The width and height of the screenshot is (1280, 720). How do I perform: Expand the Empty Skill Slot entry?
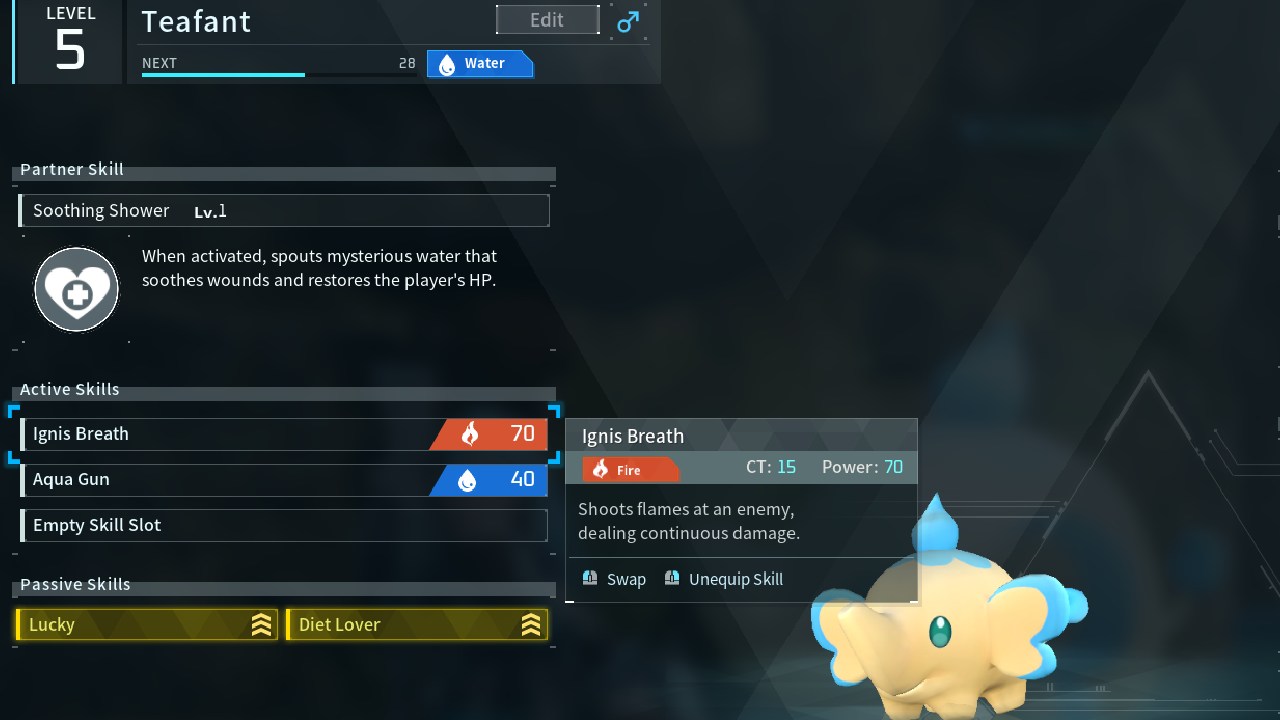click(x=283, y=525)
